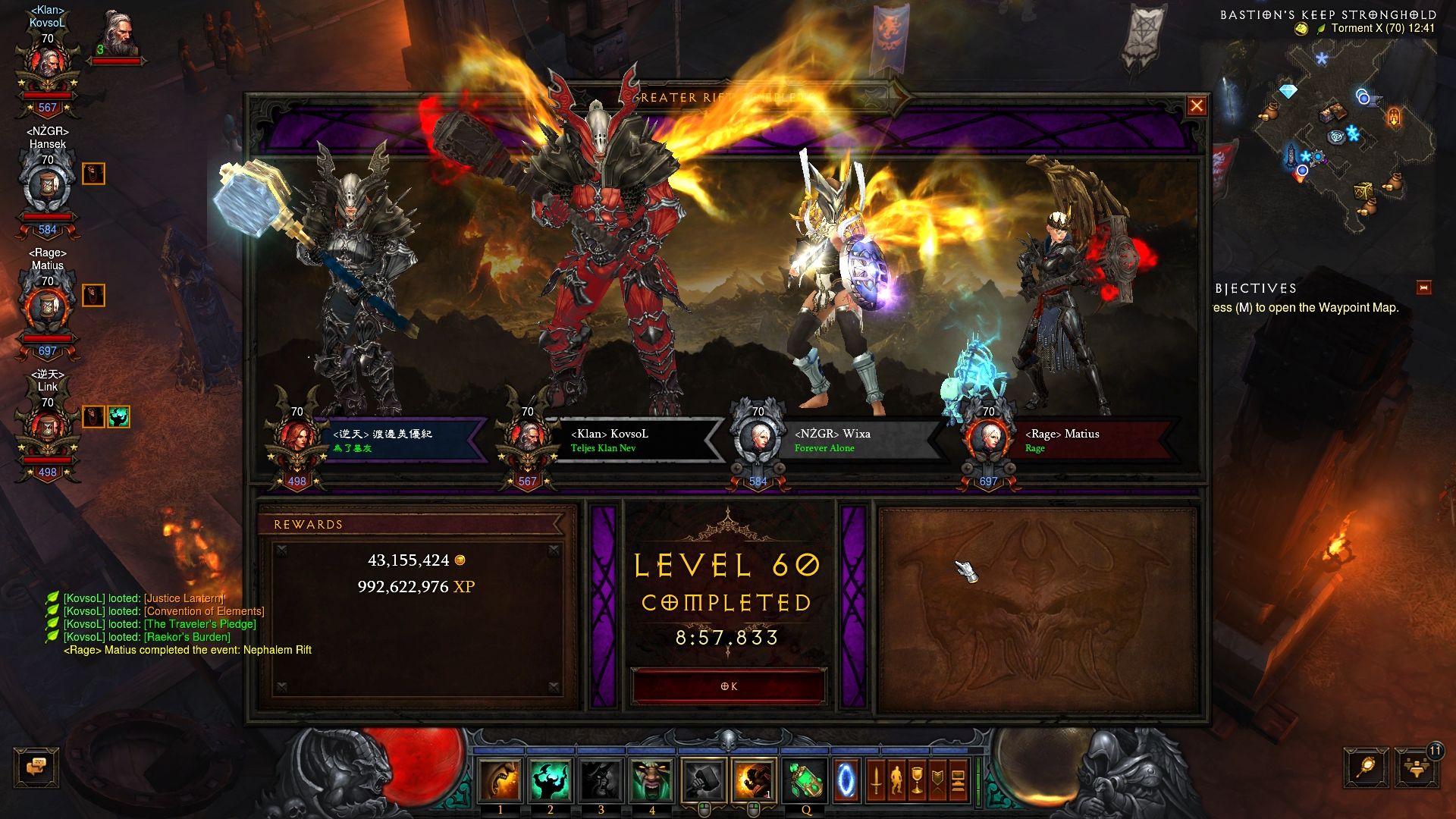The image size is (1456, 819).
Task: Activate the shouting face skill in slot 1
Action: pyautogui.click(x=500, y=780)
